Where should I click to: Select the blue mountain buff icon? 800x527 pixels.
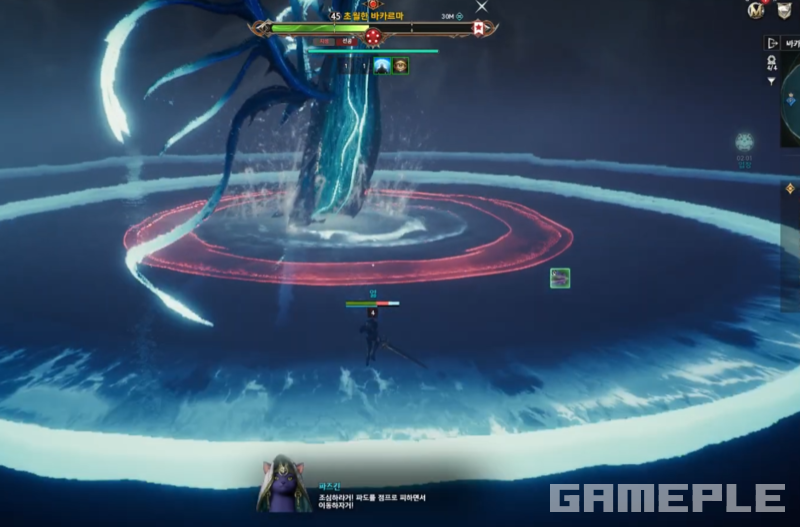click(x=382, y=66)
